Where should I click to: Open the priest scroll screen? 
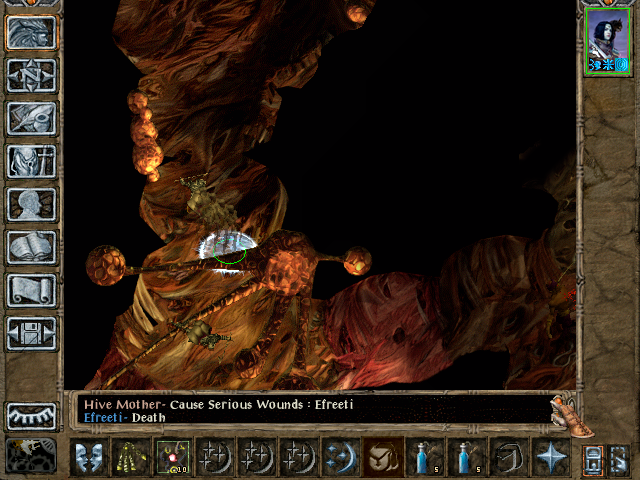31,290
